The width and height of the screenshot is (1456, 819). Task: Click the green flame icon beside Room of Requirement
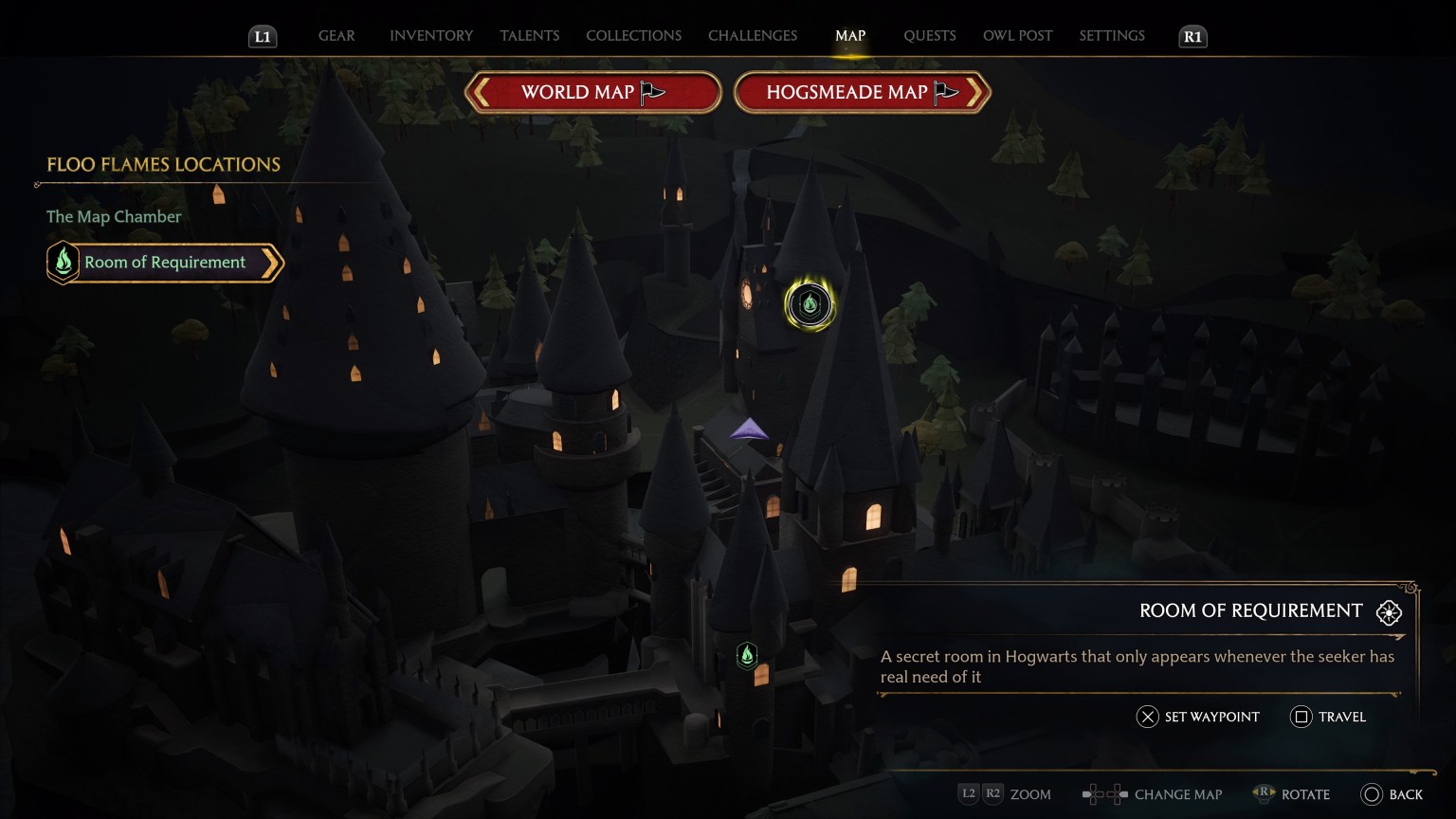coord(63,262)
